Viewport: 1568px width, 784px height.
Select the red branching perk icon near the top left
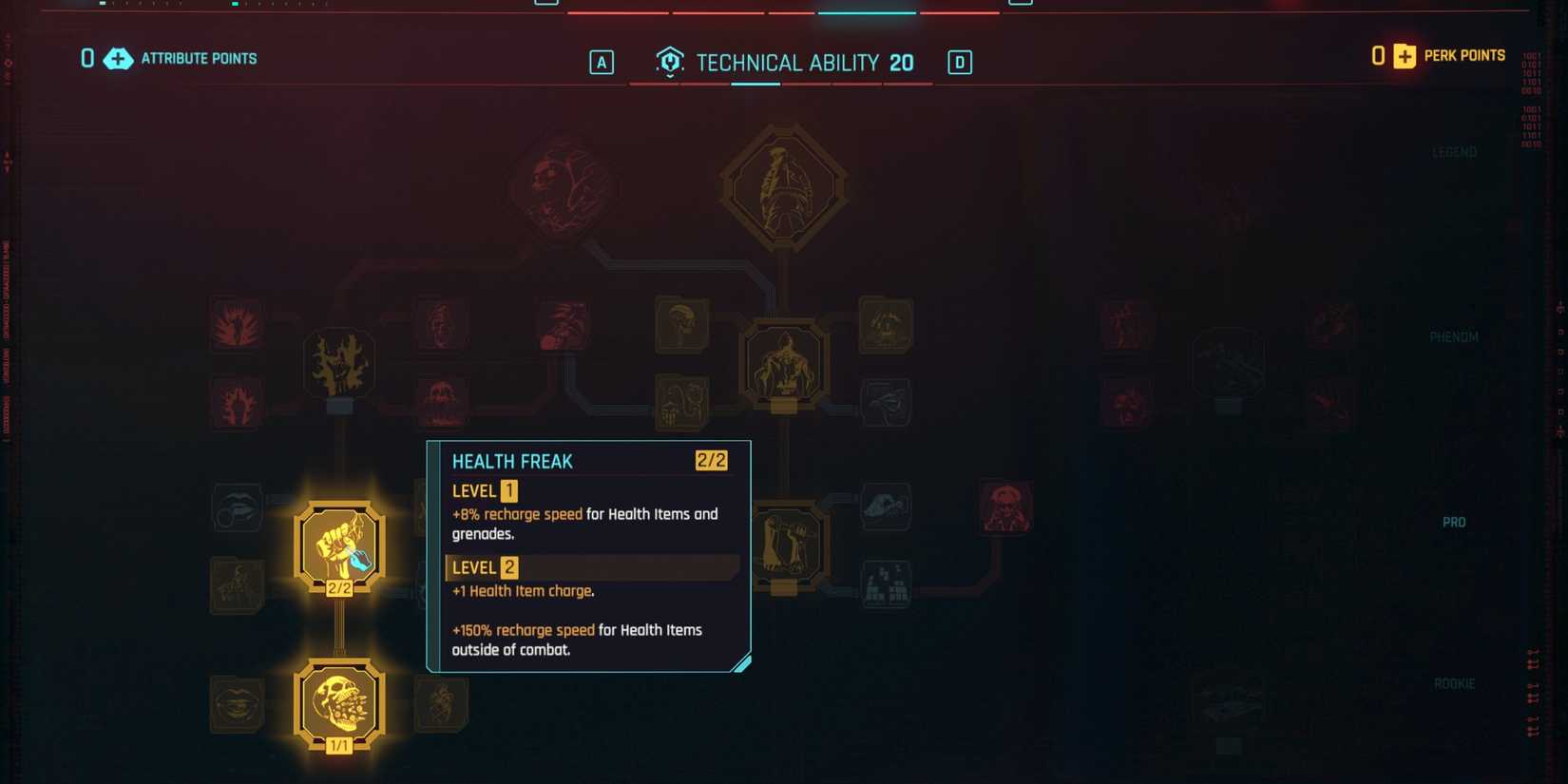click(235, 323)
